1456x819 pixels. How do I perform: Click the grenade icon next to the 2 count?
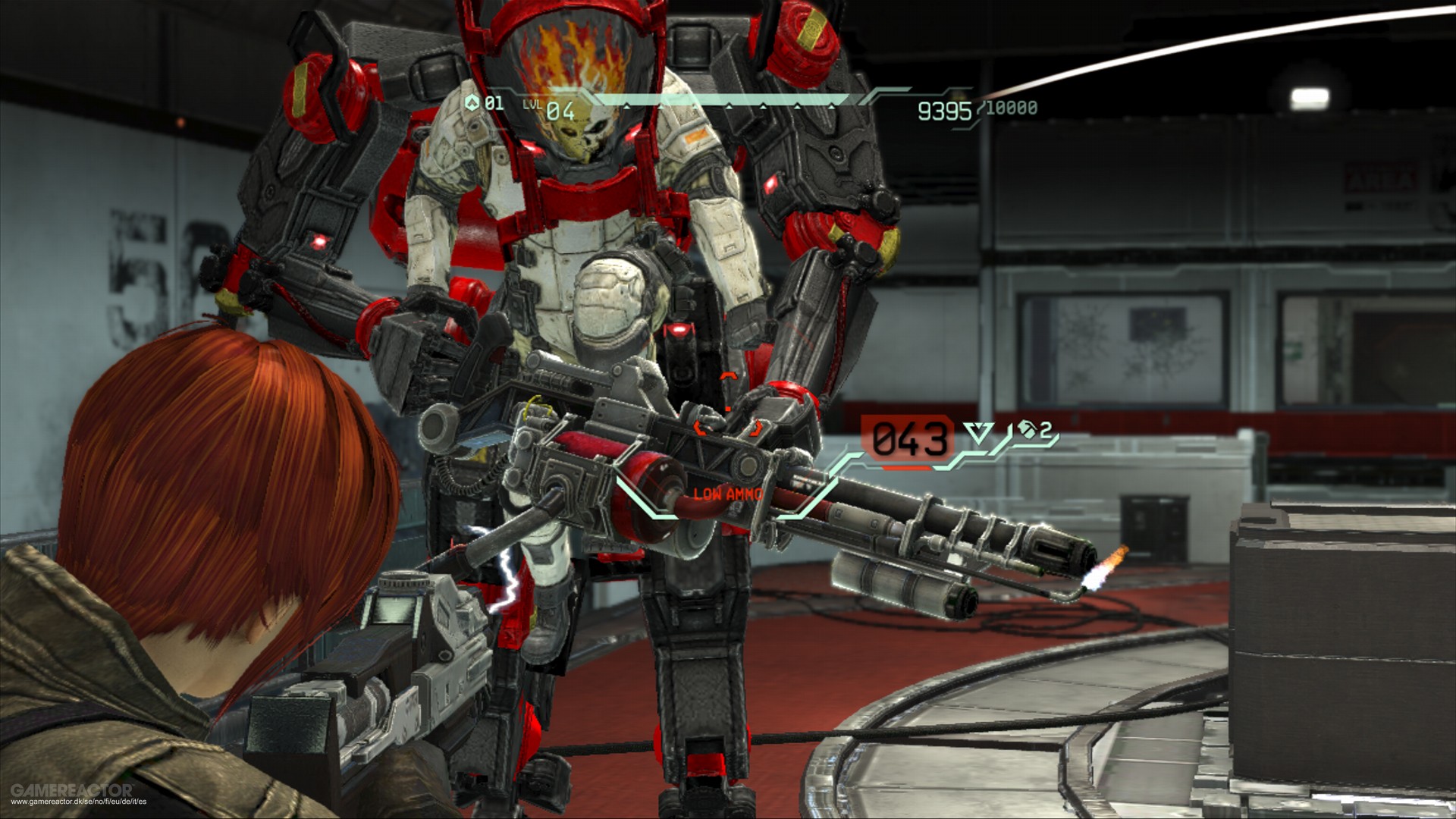click(x=1028, y=430)
